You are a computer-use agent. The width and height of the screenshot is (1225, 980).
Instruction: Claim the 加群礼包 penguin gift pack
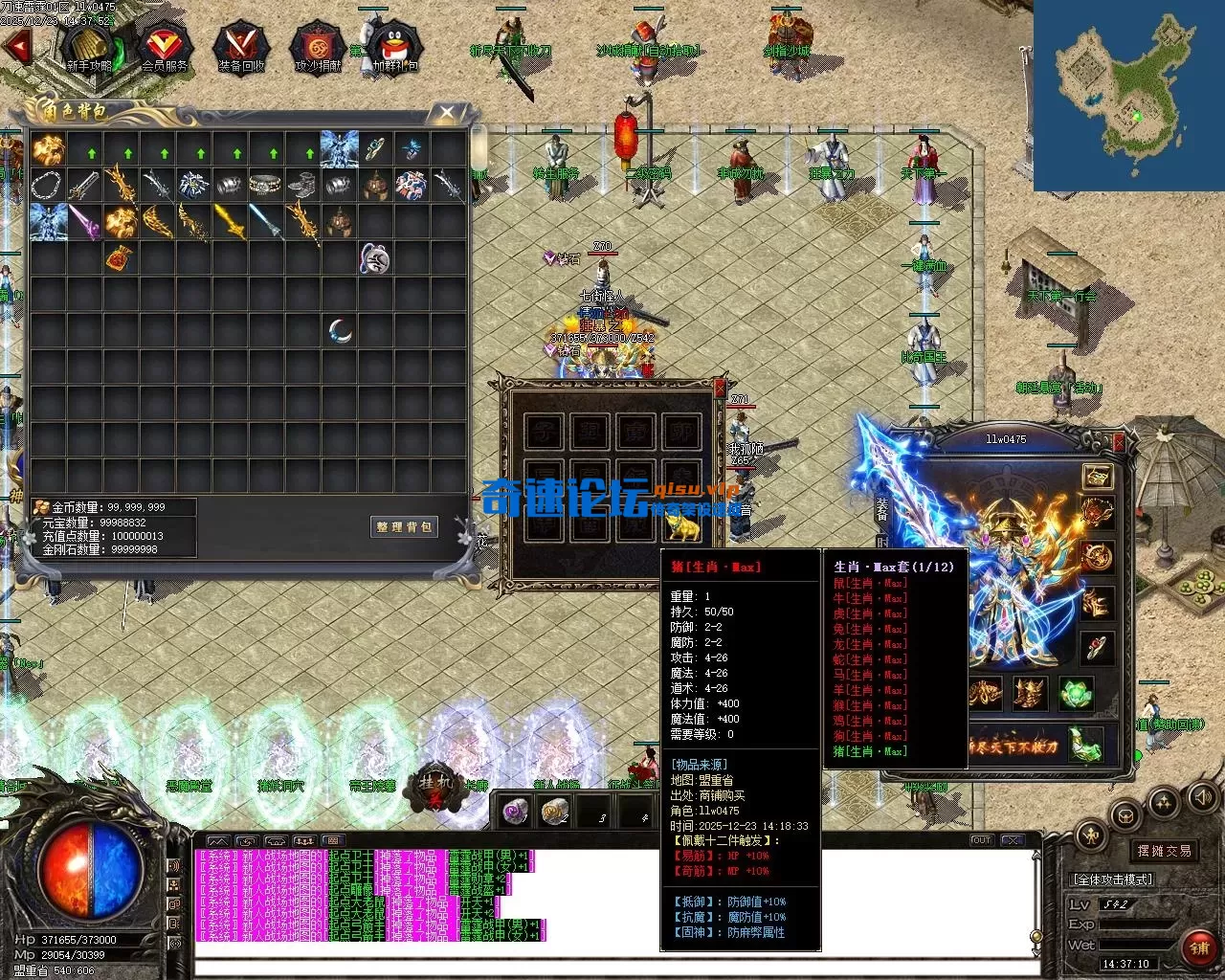[394, 47]
